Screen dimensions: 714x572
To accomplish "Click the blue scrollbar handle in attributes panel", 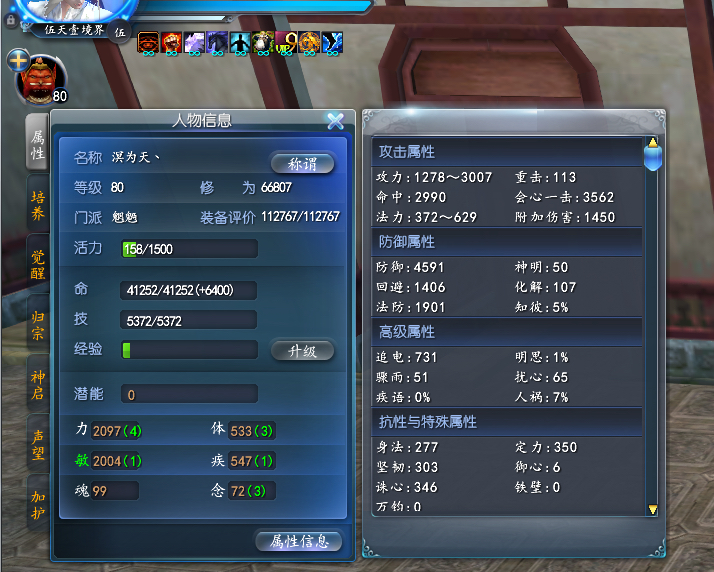I will coord(652,156).
